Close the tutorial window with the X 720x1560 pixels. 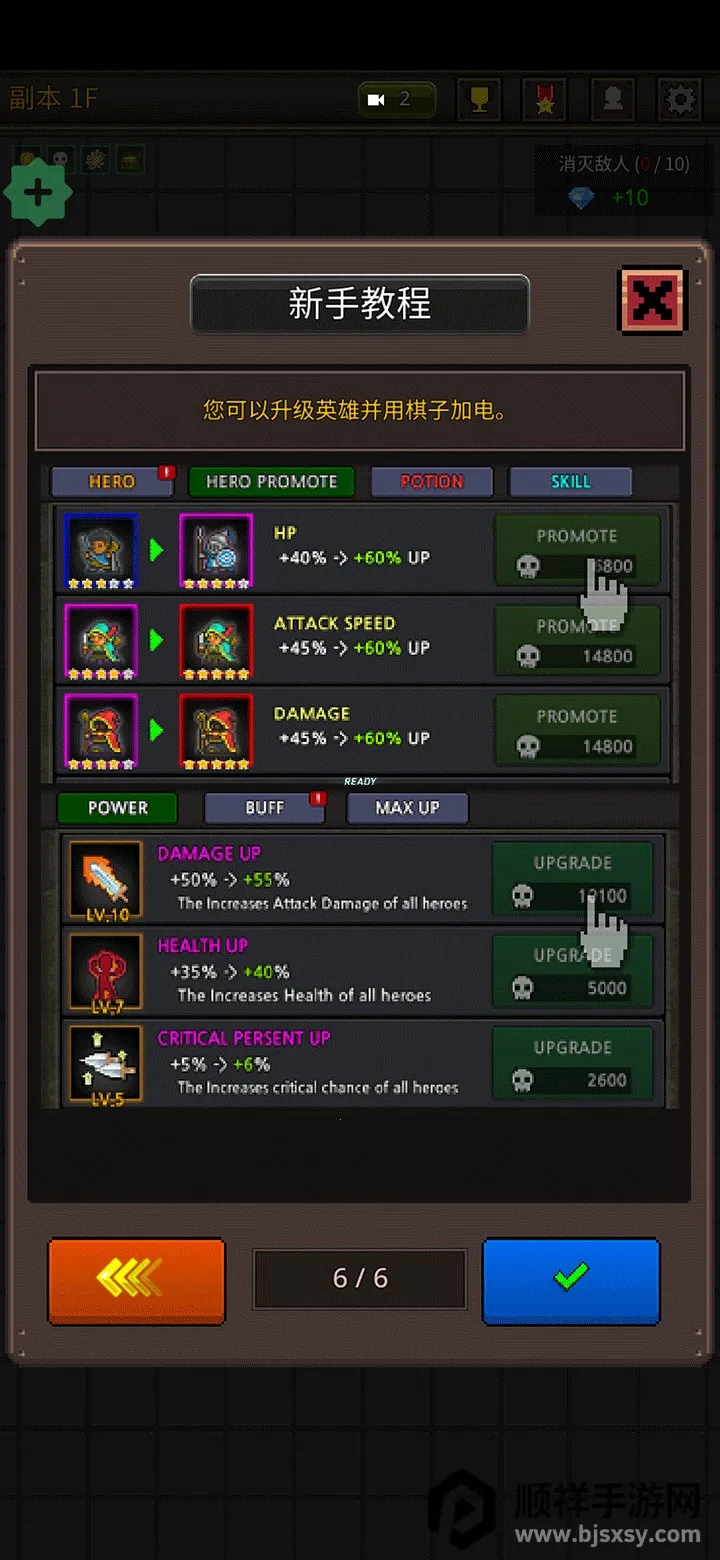click(x=652, y=300)
